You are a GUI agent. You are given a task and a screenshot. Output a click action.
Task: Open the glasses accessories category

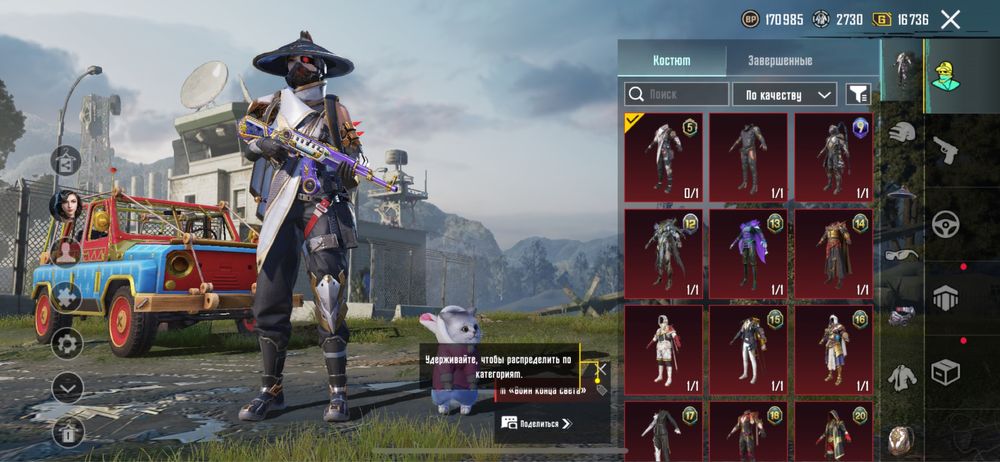(902, 255)
